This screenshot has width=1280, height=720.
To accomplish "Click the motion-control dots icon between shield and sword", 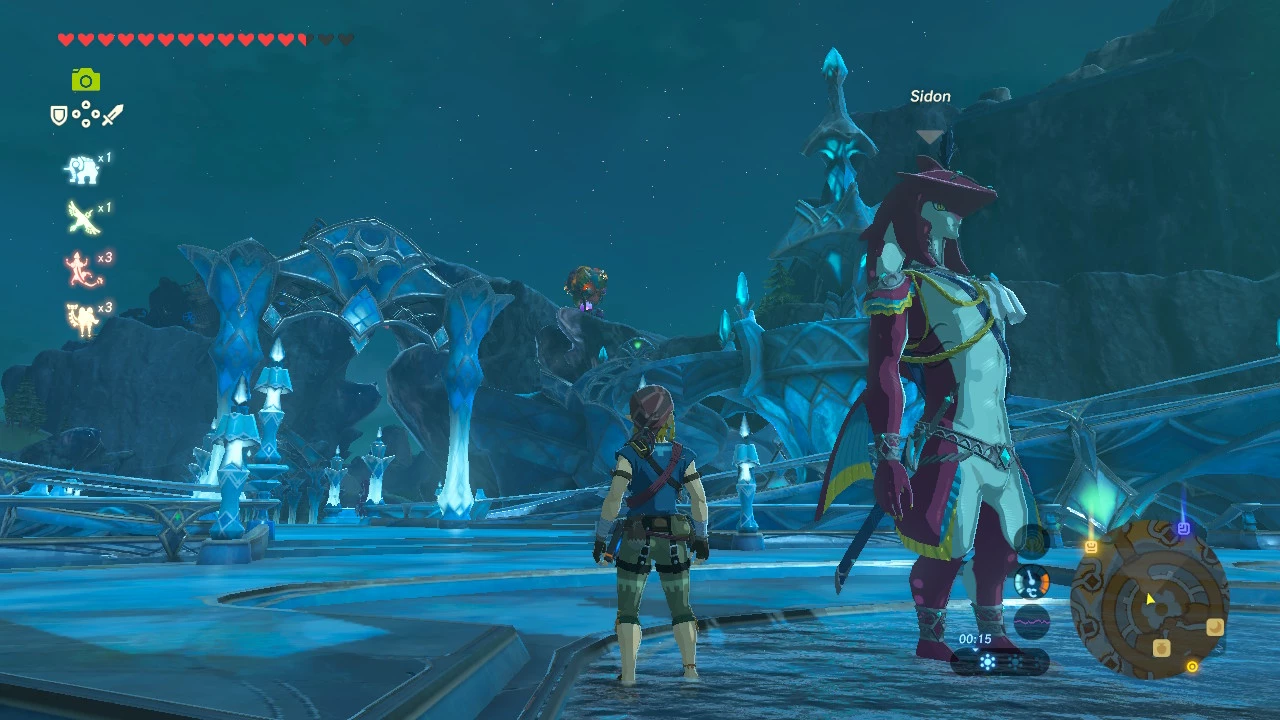I will (x=85, y=114).
